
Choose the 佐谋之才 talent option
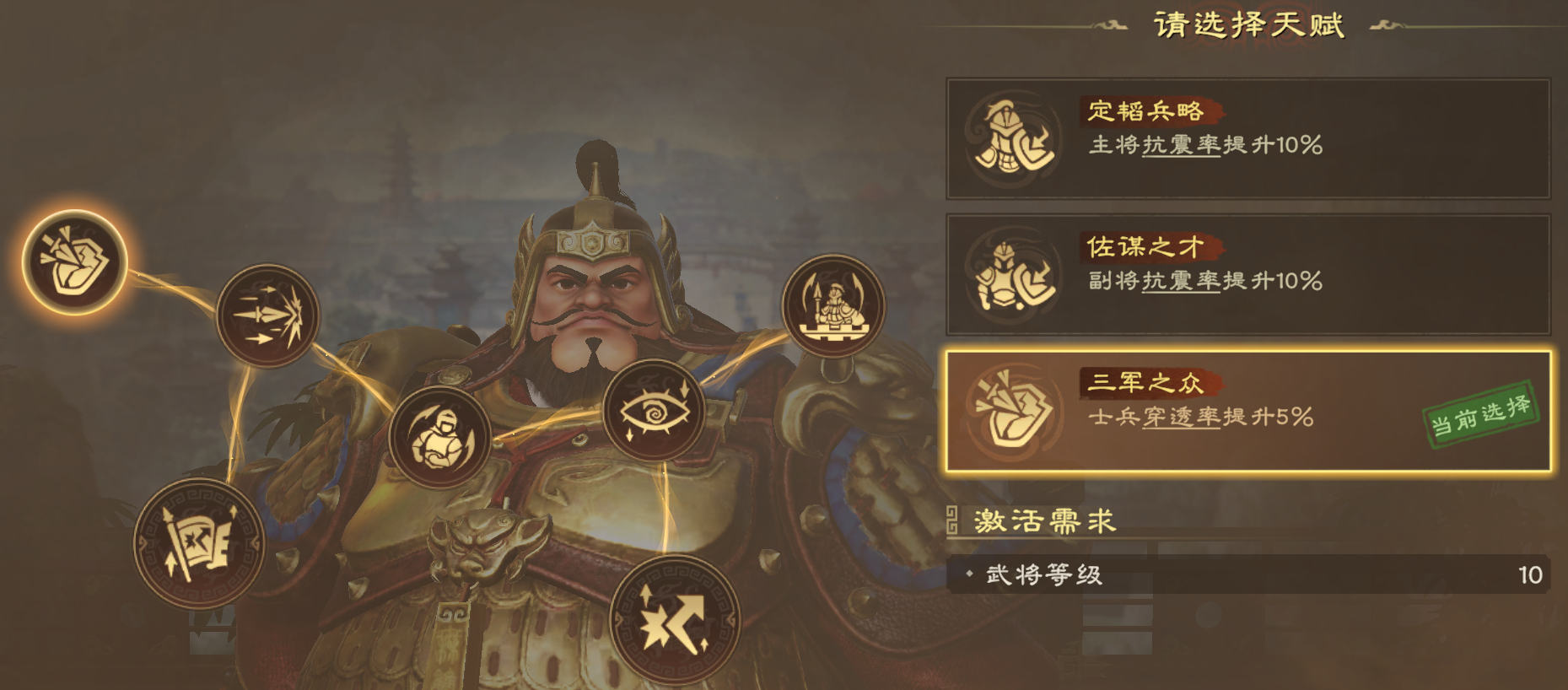pos(1247,275)
